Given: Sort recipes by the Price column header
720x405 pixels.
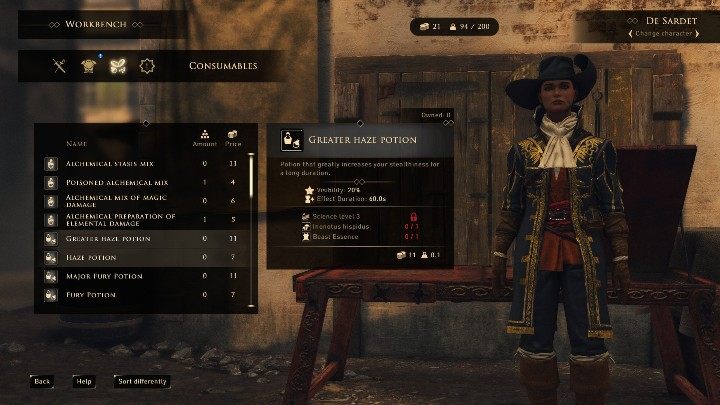Looking at the screenshot, I should pyautogui.click(x=233, y=140).
